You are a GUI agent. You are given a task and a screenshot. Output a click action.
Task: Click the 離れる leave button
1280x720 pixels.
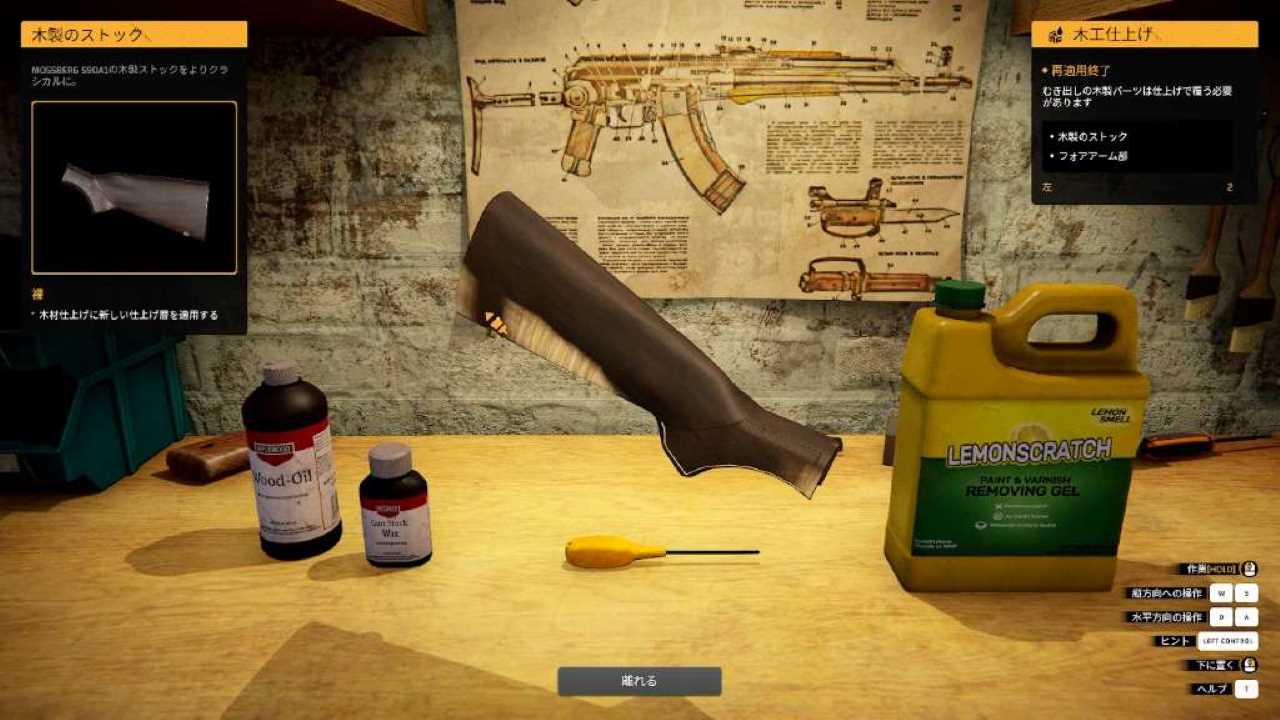pyautogui.click(x=639, y=681)
